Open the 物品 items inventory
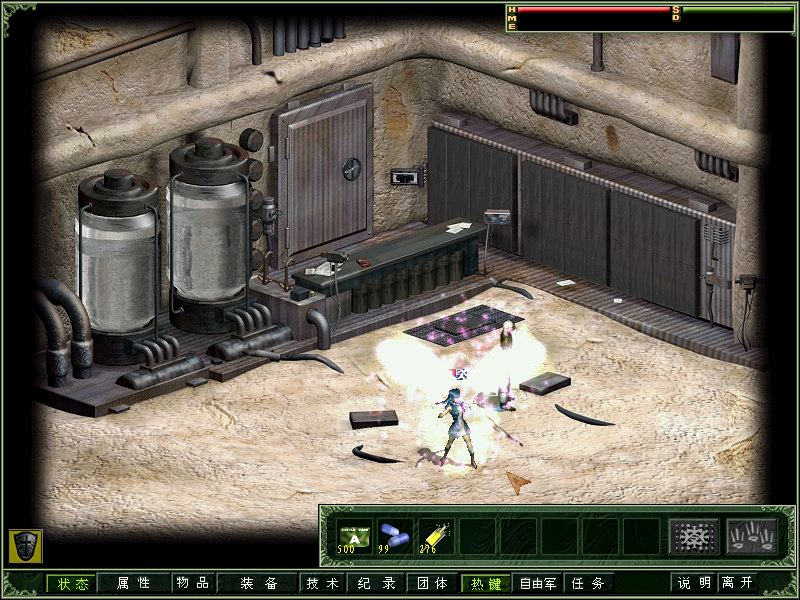This screenshot has height=600, width=800. tap(192, 583)
